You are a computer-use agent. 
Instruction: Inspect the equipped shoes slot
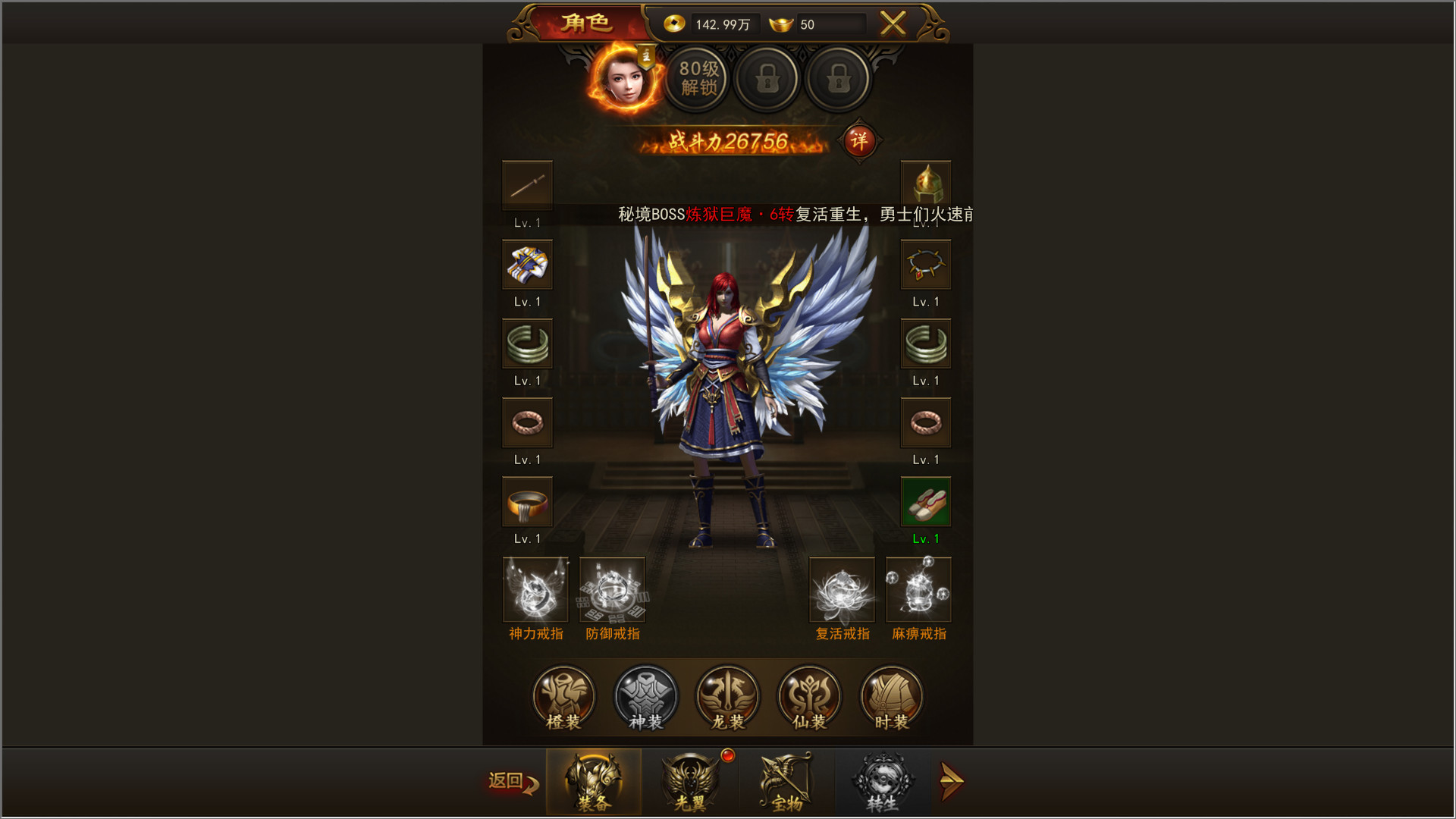point(926,501)
